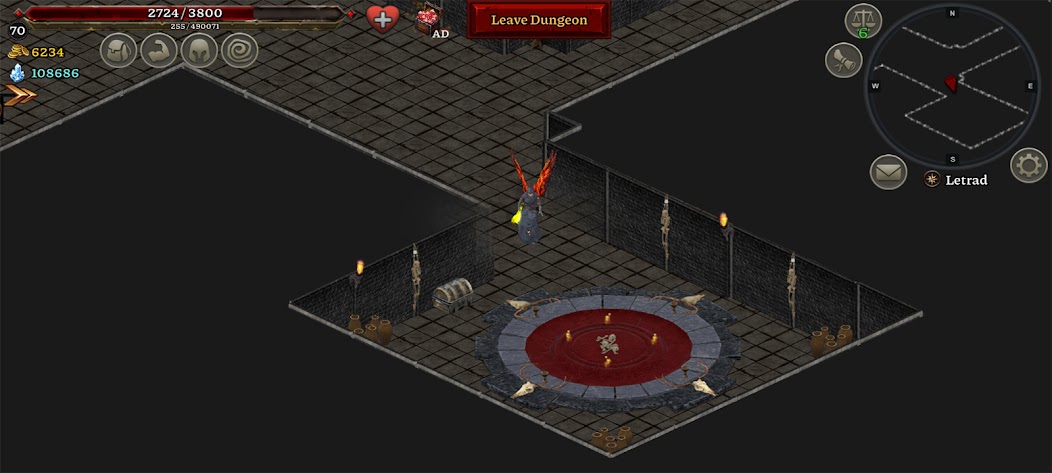Select the spiral swirl icon
This screenshot has height=473, width=1052.
(240, 50)
